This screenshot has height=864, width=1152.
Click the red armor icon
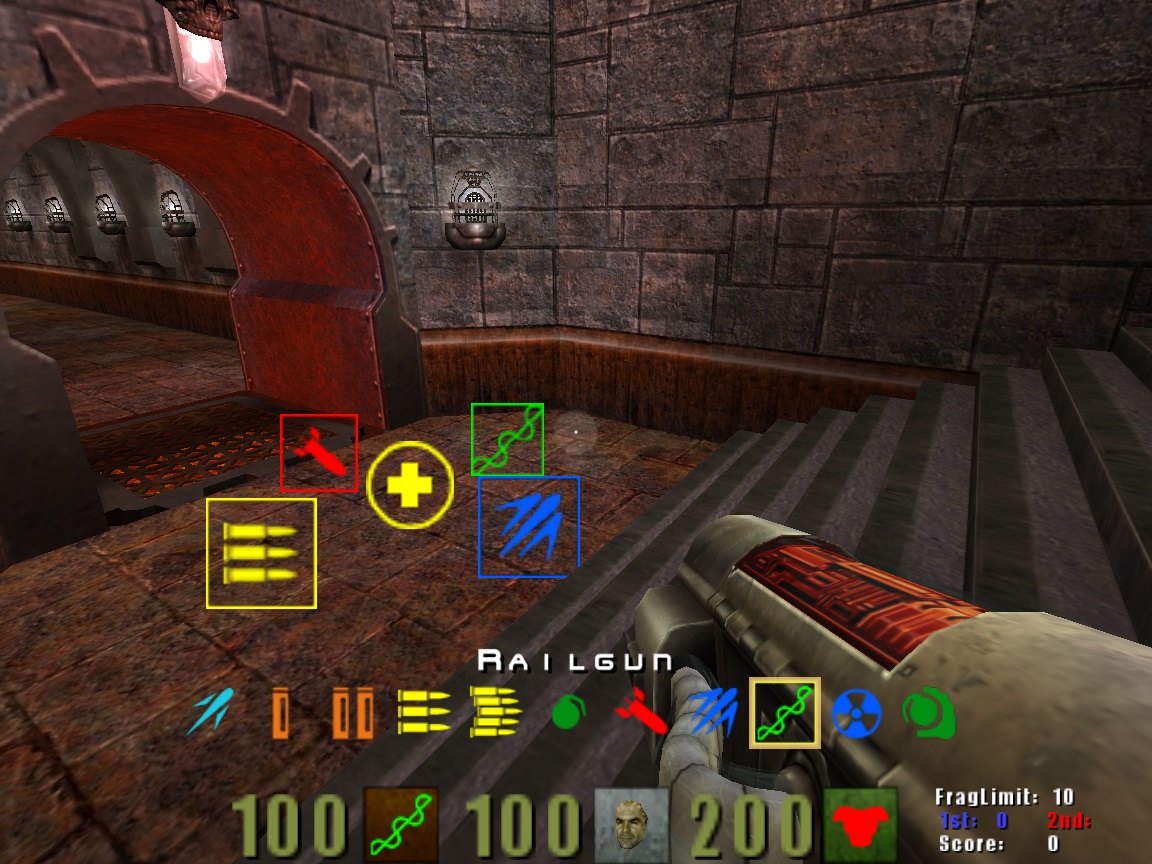859,826
